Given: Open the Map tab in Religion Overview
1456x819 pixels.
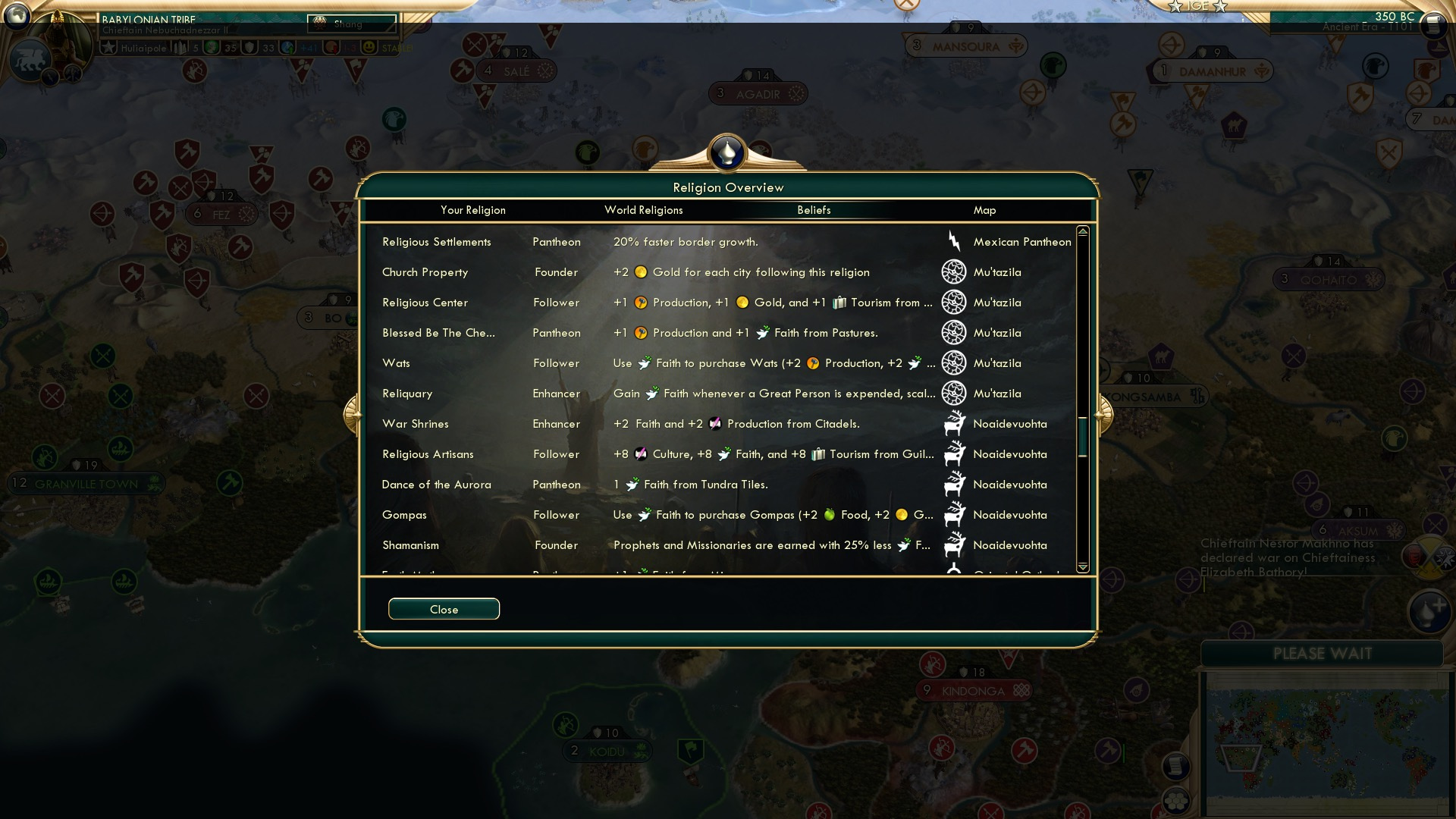Looking at the screenshot, I should coord(984,210).
